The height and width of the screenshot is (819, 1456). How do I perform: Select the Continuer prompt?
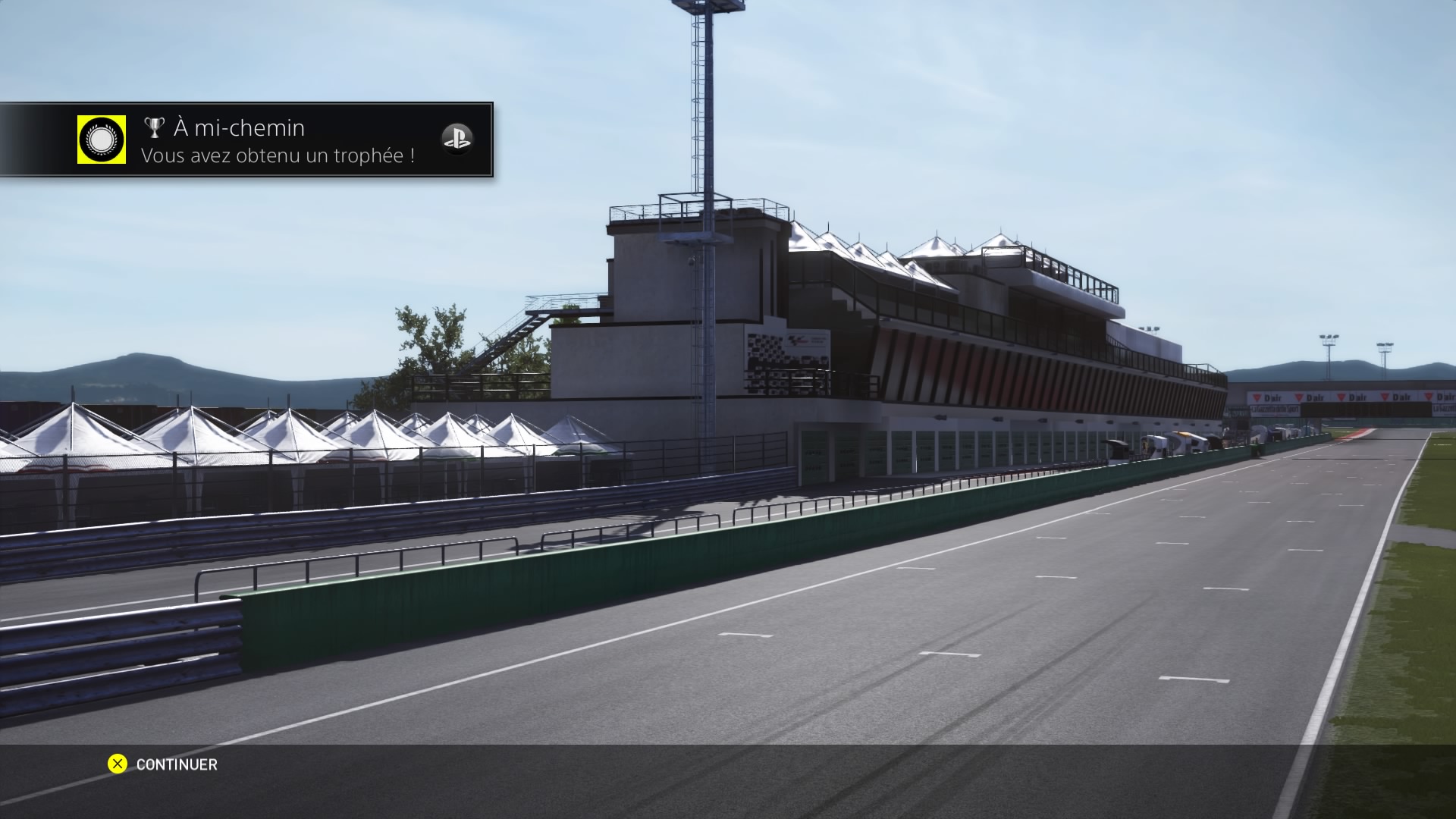pos(163,764)
